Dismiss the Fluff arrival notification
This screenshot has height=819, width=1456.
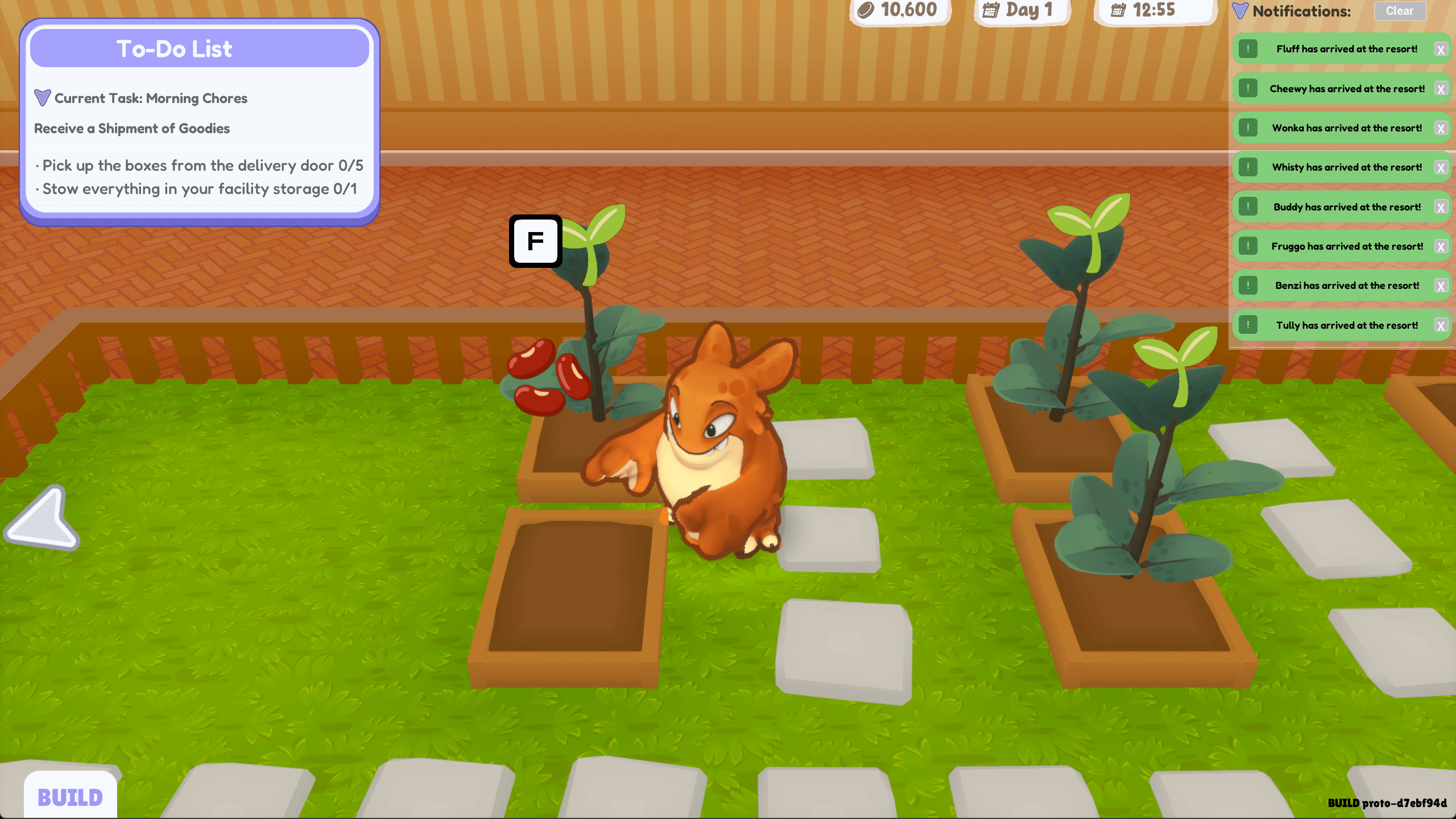(1440, 50)
